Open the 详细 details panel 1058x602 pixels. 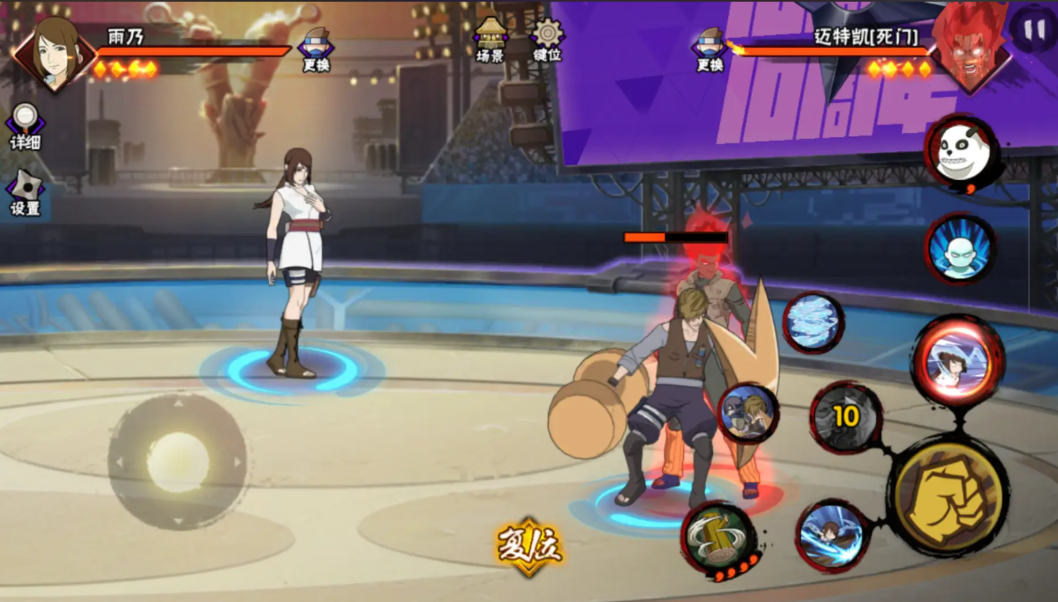point(25,126)
